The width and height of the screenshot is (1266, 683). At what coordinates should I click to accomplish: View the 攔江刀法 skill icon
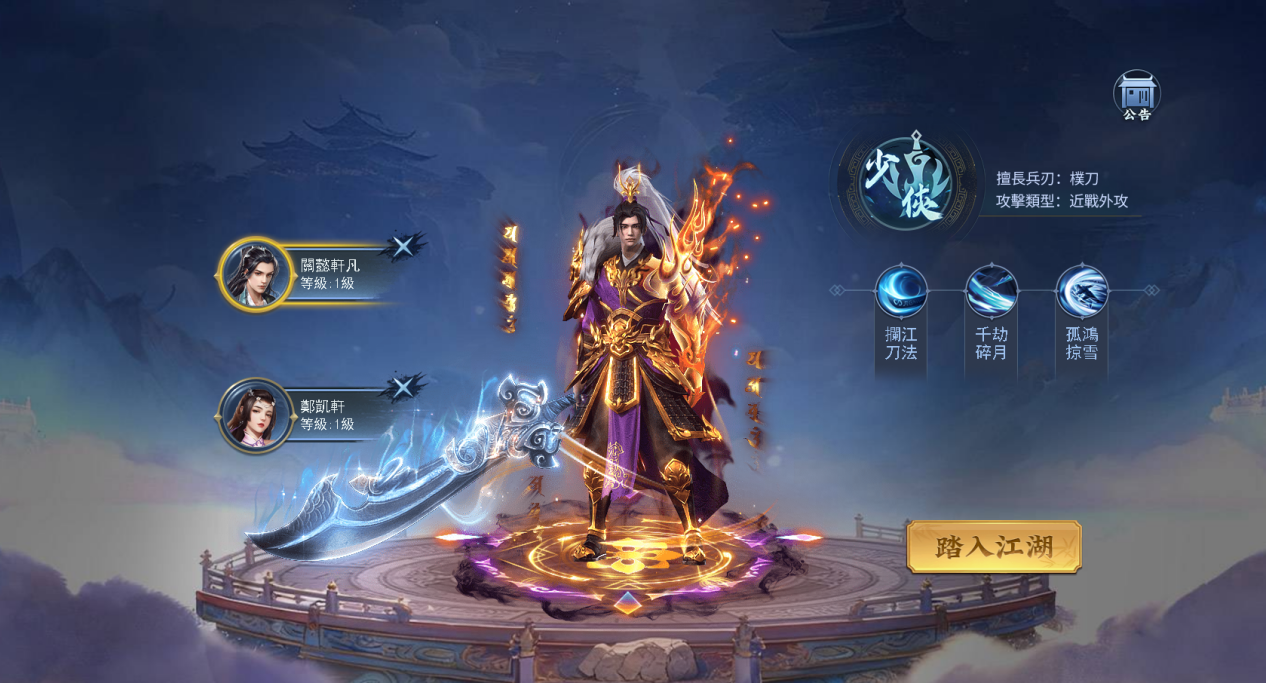click(901, 291)
